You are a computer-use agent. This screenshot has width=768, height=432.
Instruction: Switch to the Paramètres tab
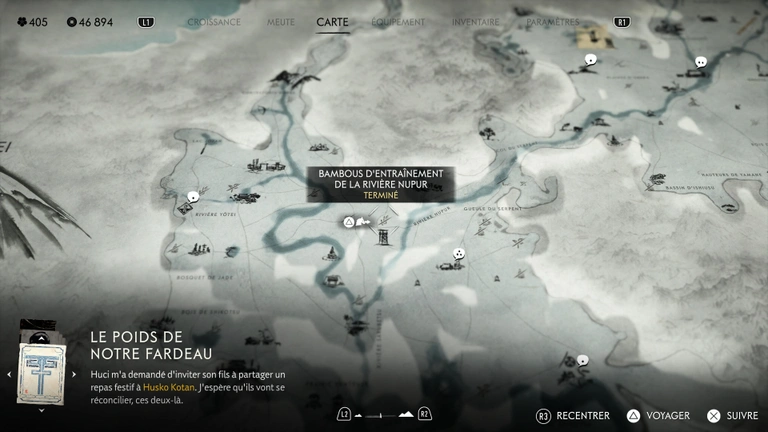tap(552, 21)
